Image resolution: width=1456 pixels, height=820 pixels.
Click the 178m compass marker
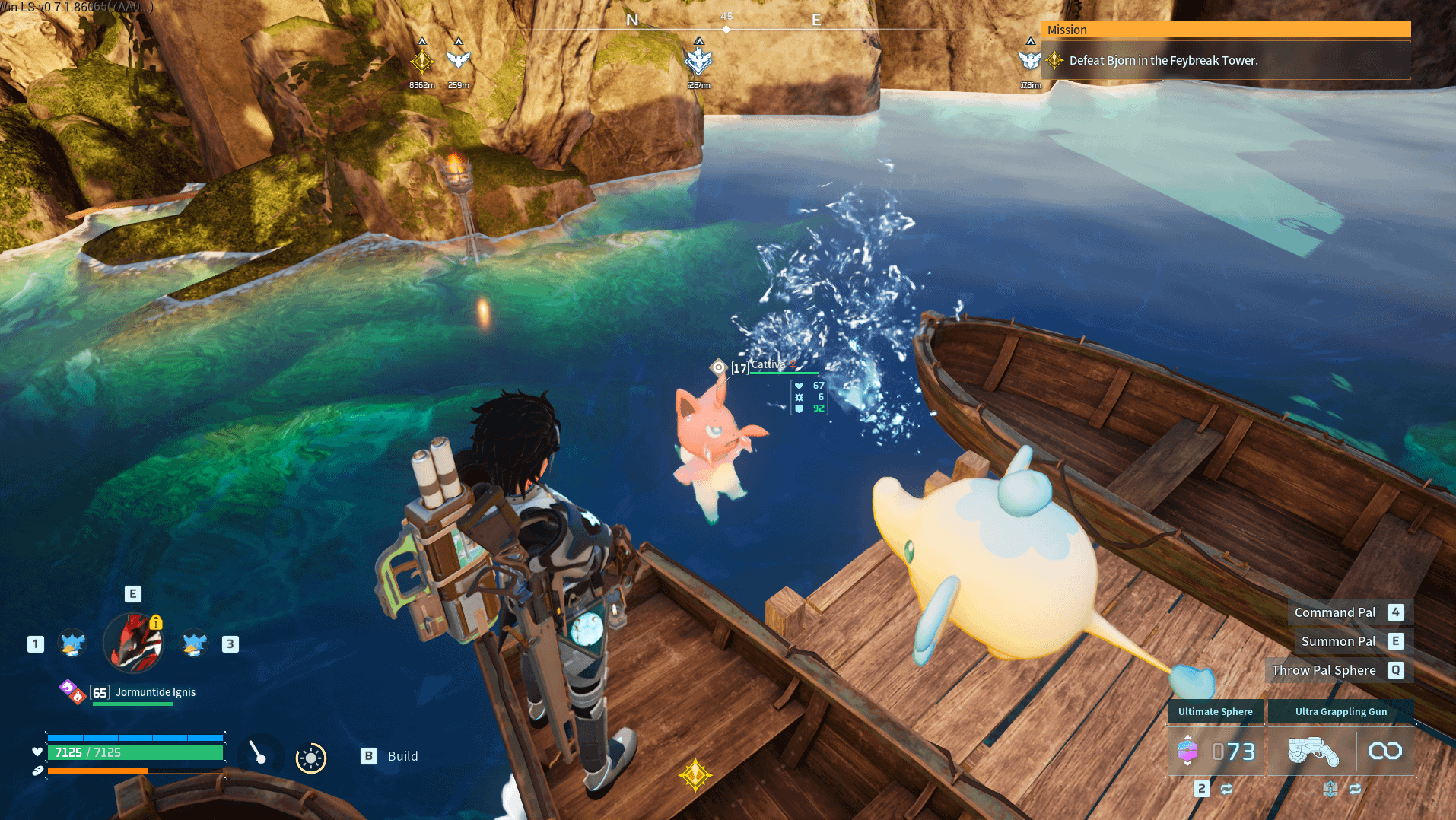[1029, 61]
